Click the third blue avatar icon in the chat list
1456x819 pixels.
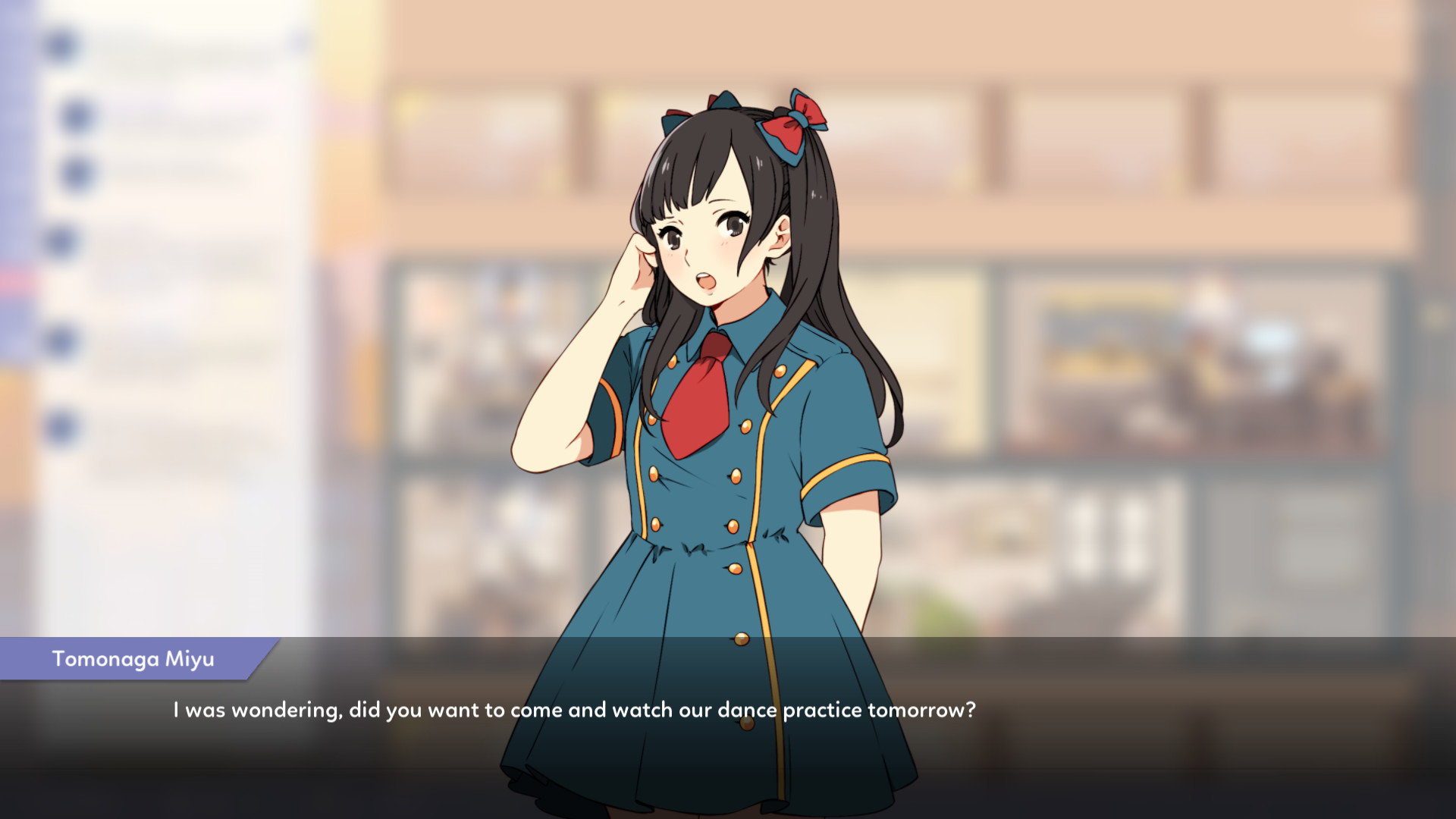point(76,171)
